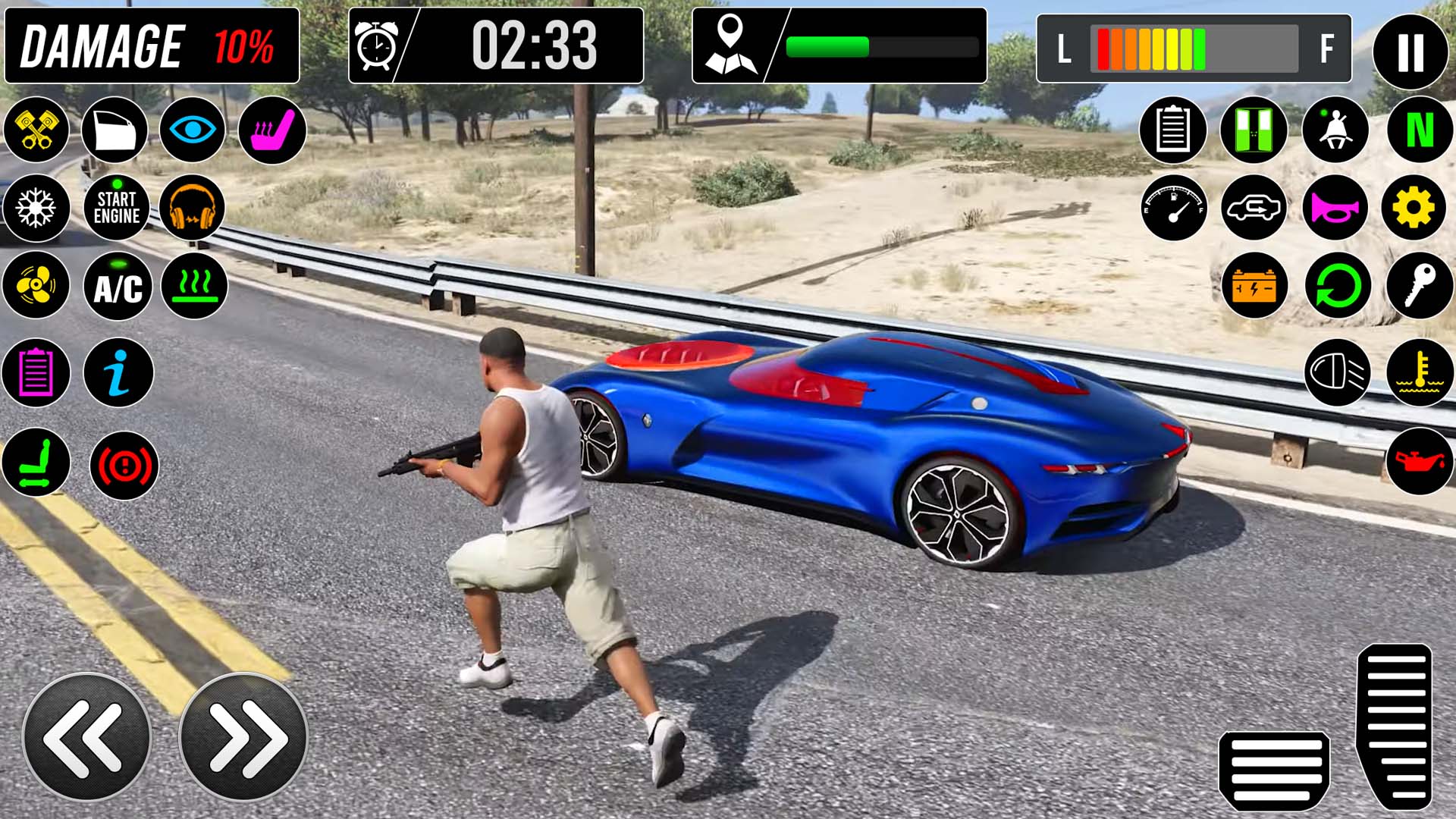
Task: Start the engine
Action: click(118, 208)
